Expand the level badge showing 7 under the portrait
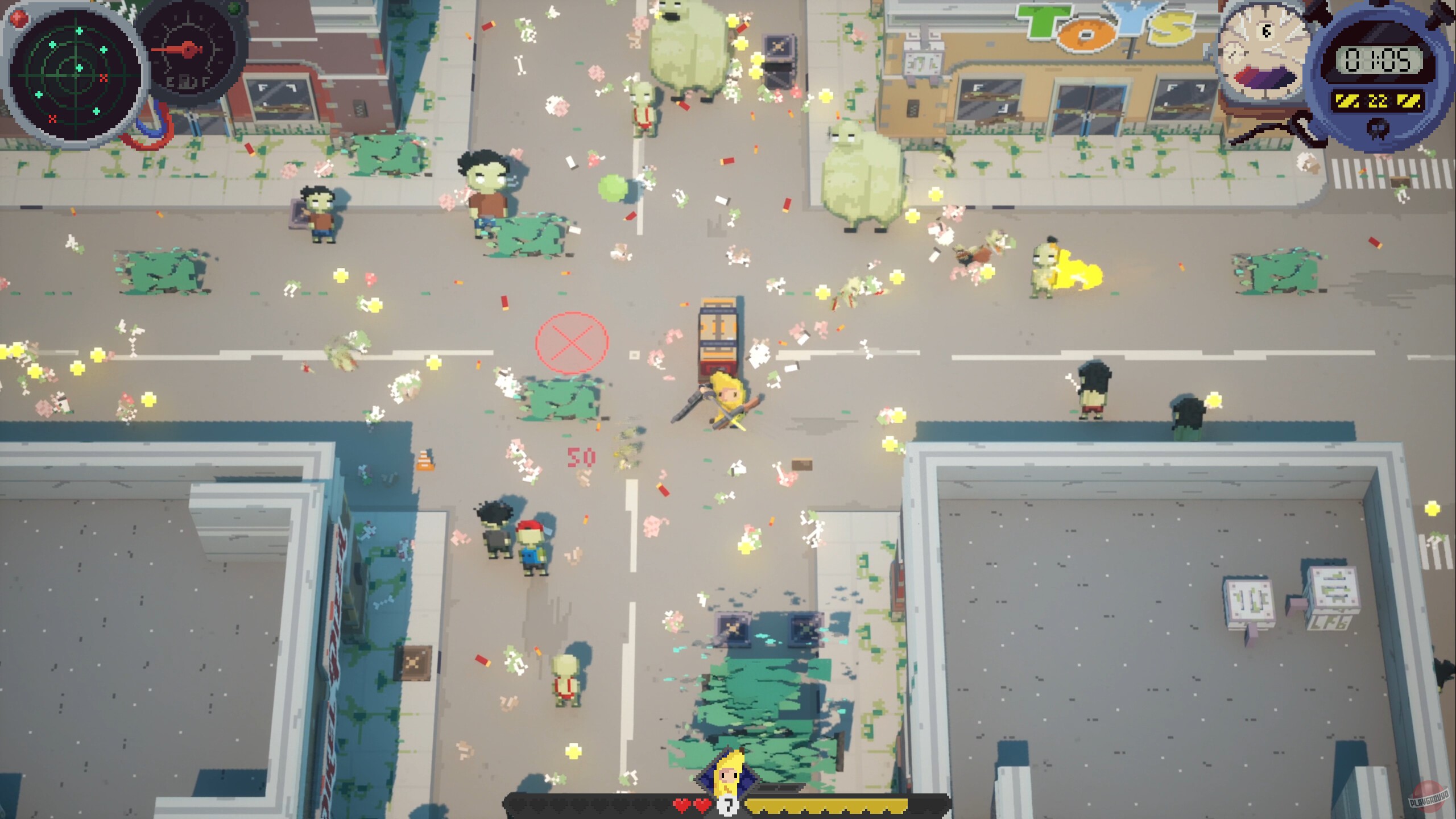Image resolution: width=1456 pixels, height=819 pixels. click(x=729, y=806)
